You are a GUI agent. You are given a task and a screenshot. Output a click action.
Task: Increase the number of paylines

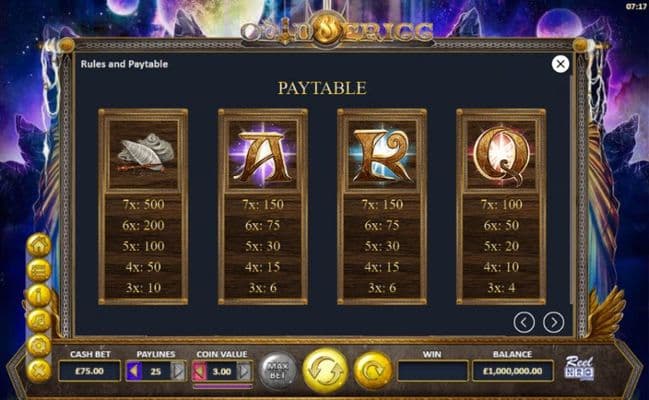(178, 371)
